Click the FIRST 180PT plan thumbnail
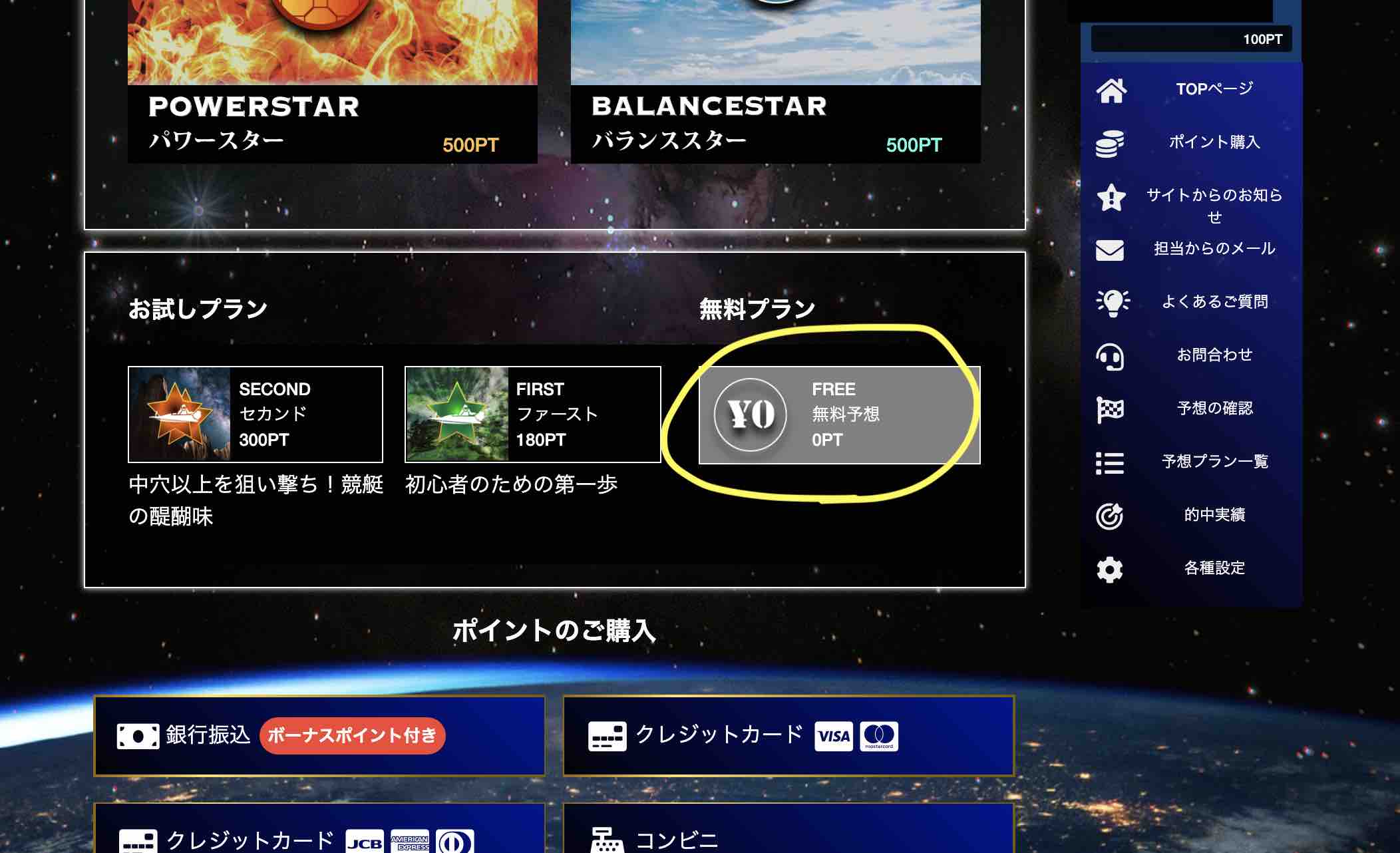Image resolution: width=1400 pixels, height=853 pixels. click(459, 414)
